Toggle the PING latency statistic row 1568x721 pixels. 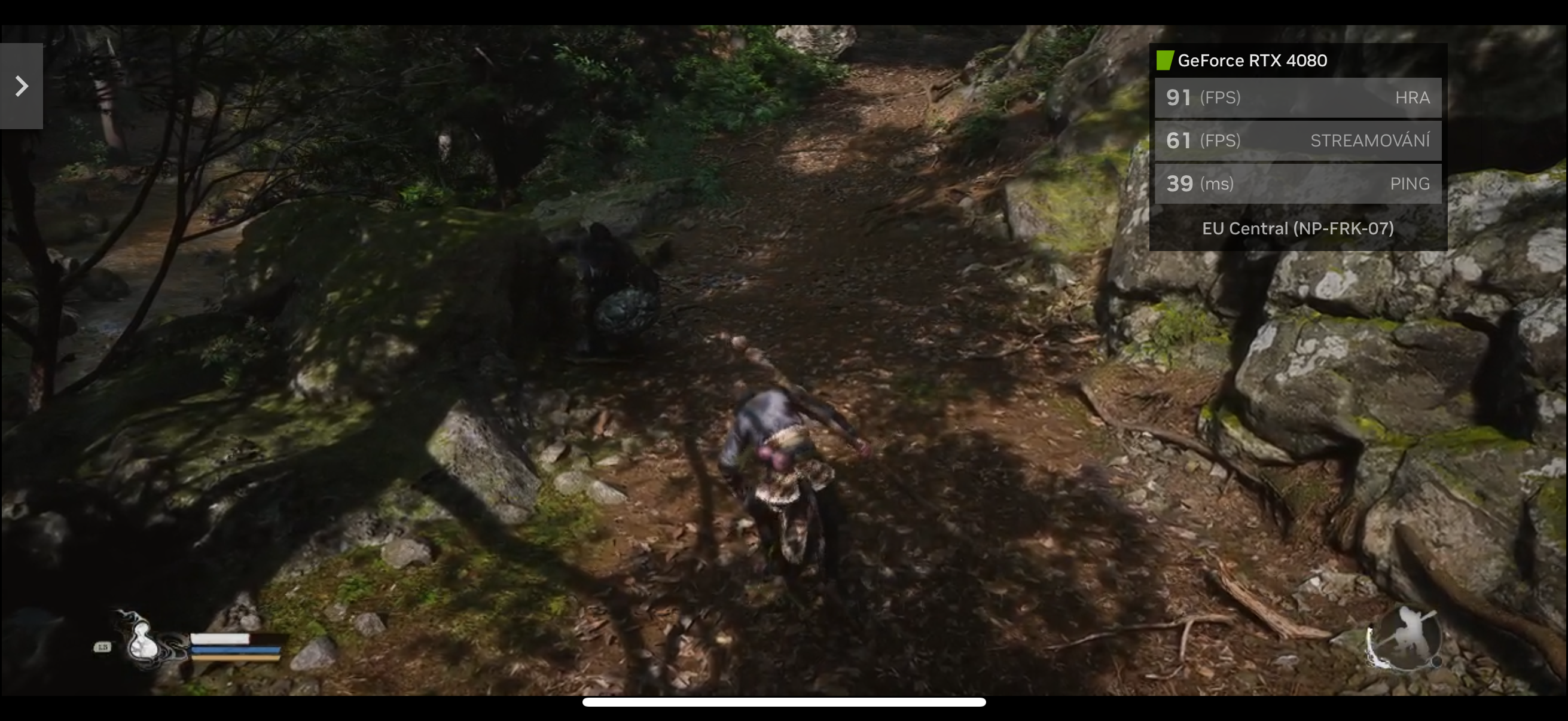pyautogui.click(x=1298, y=183)
